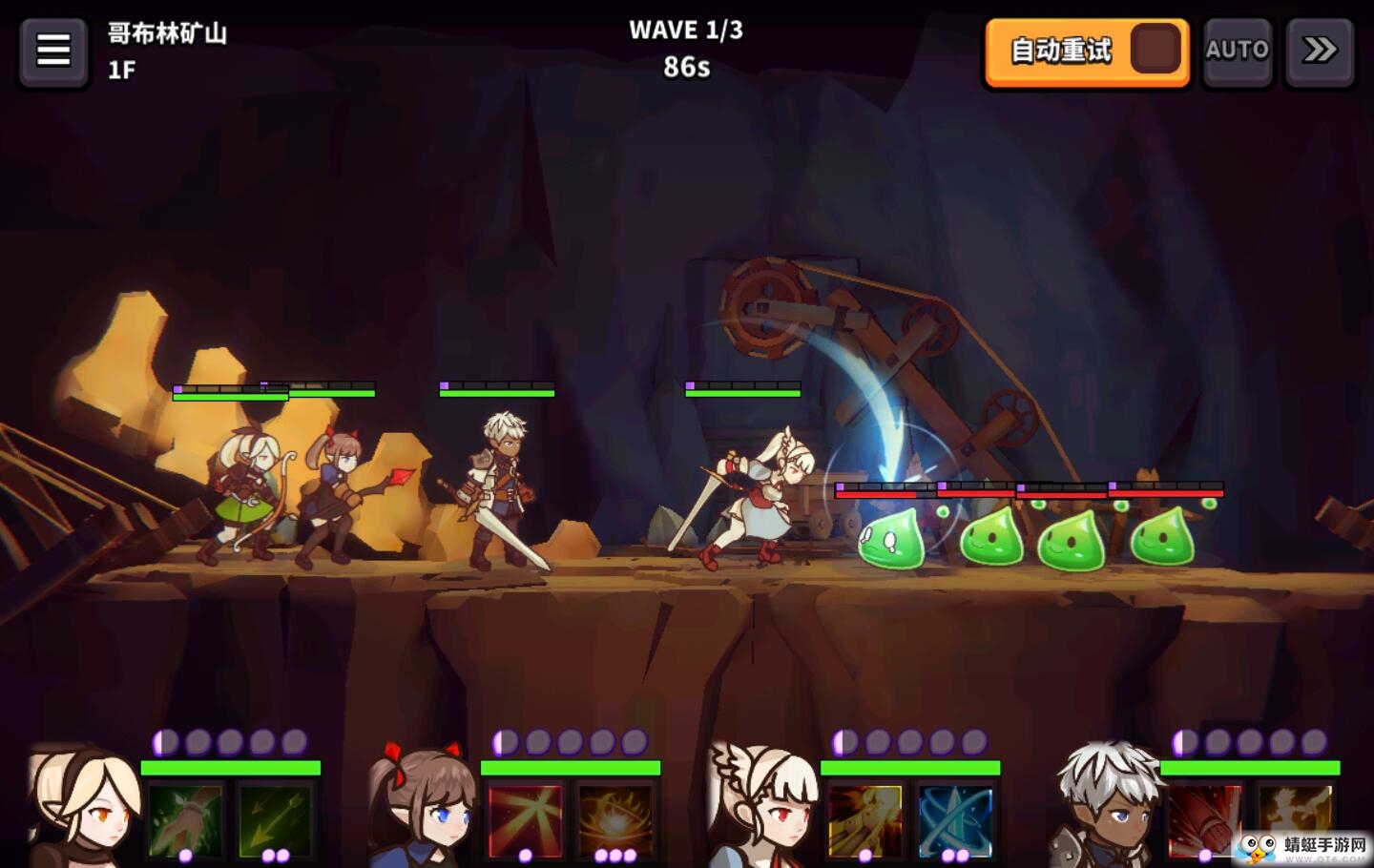The width and height of the screenshot is (1374, 868).
Task: Click the double-arrow fast-forward button
Action: click(1320, 52)
